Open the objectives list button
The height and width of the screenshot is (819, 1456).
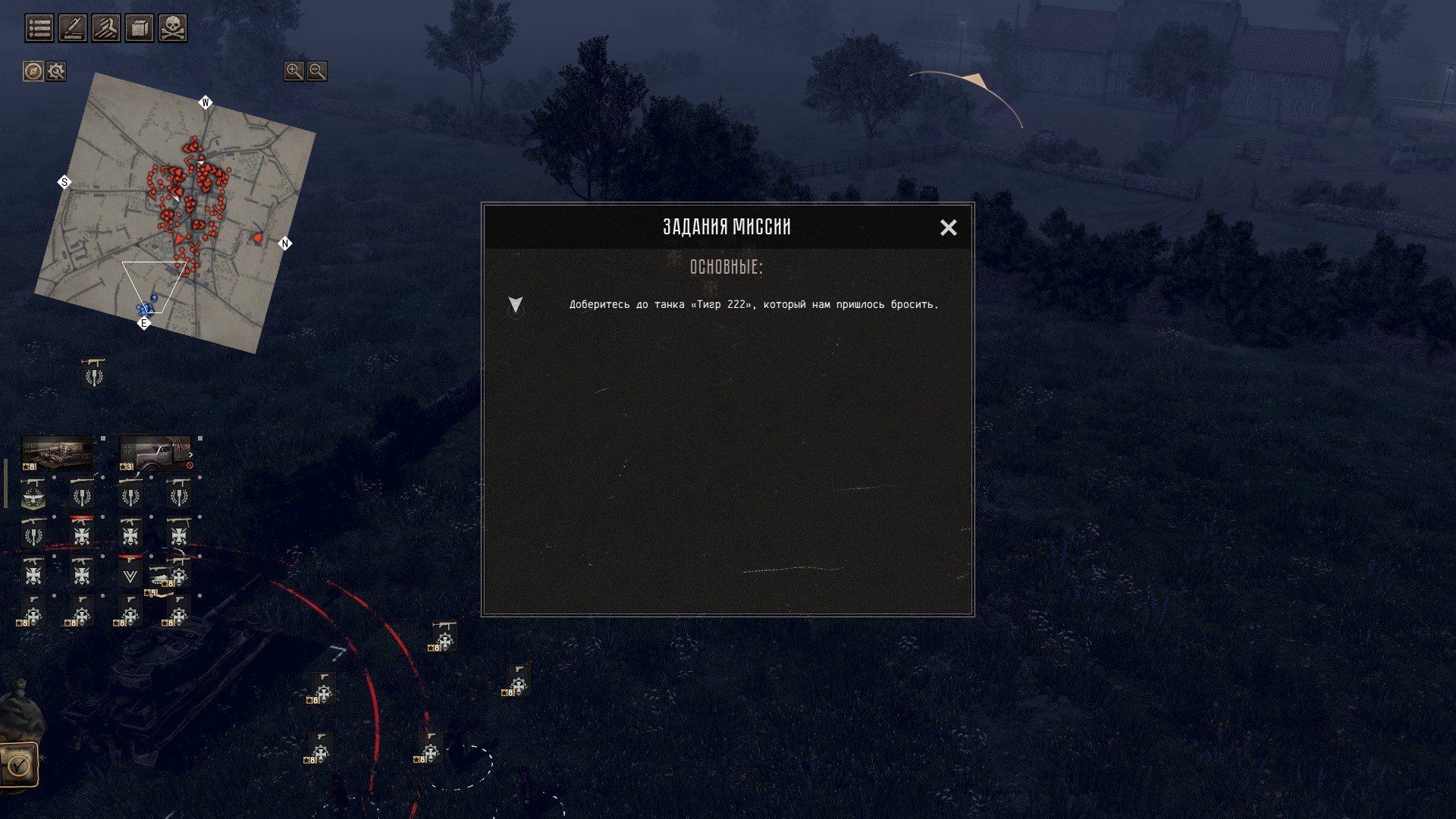pyautogui.click(x=39, y=29)
